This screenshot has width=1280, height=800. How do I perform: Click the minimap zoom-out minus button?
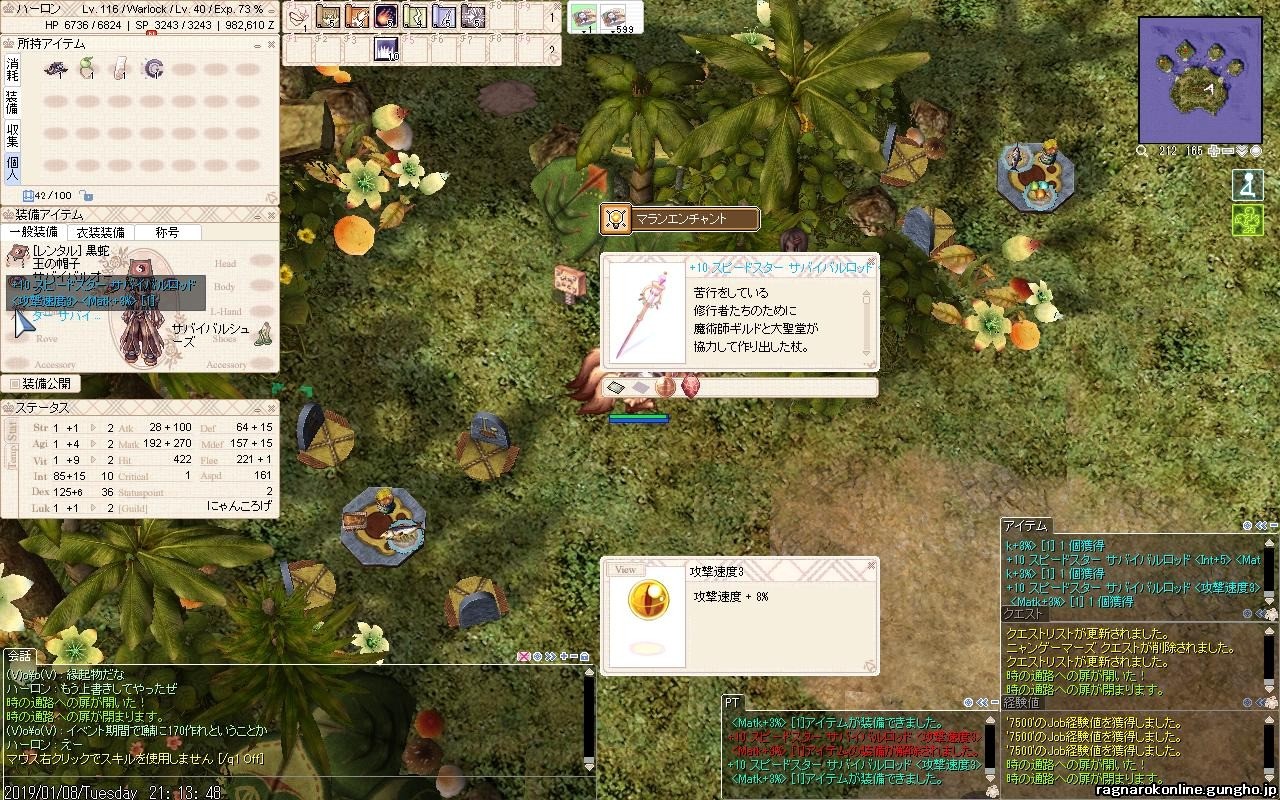click(x=1228, y=151)
